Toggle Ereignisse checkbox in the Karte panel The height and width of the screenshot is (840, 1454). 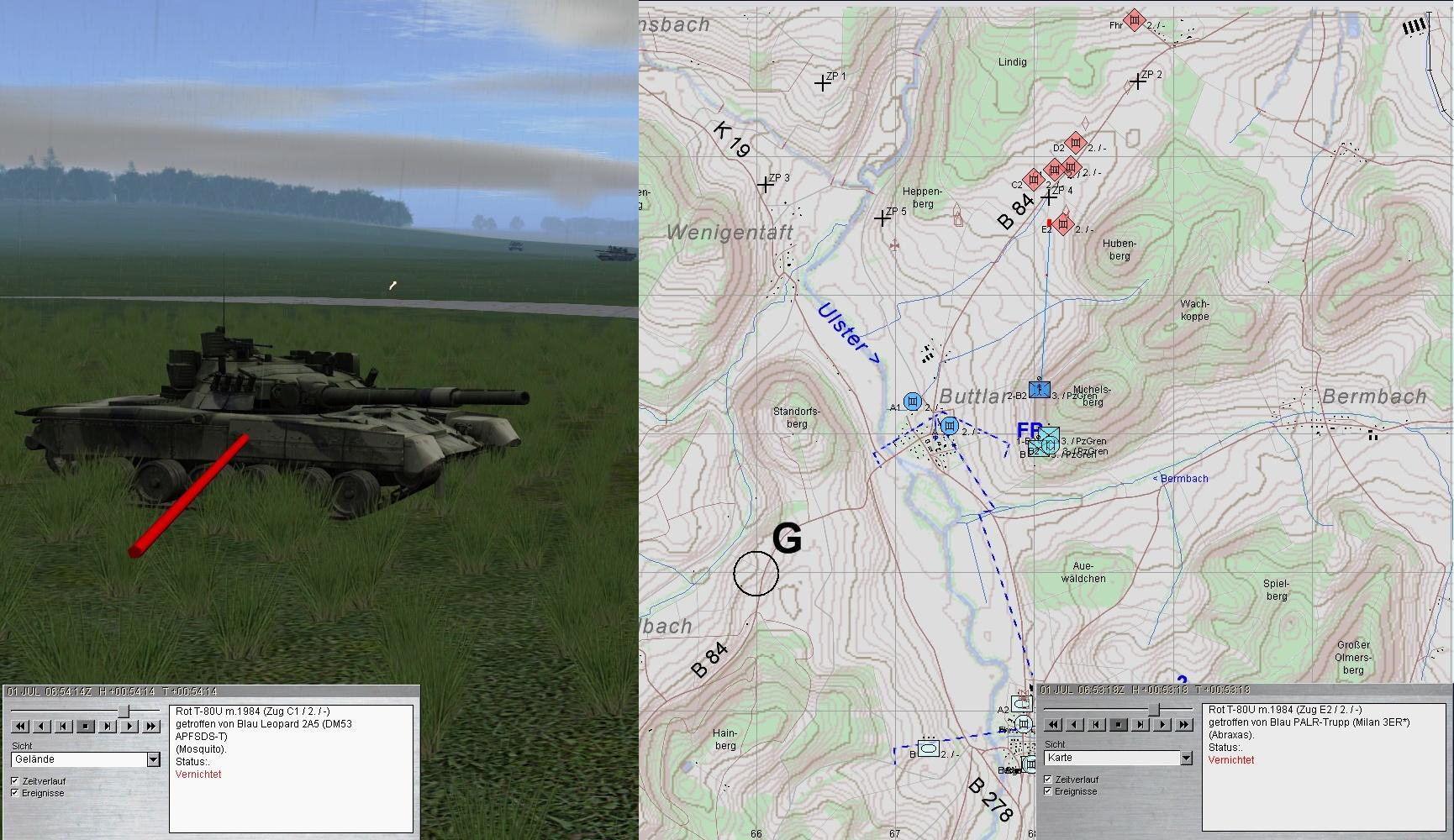(1047, 791)
